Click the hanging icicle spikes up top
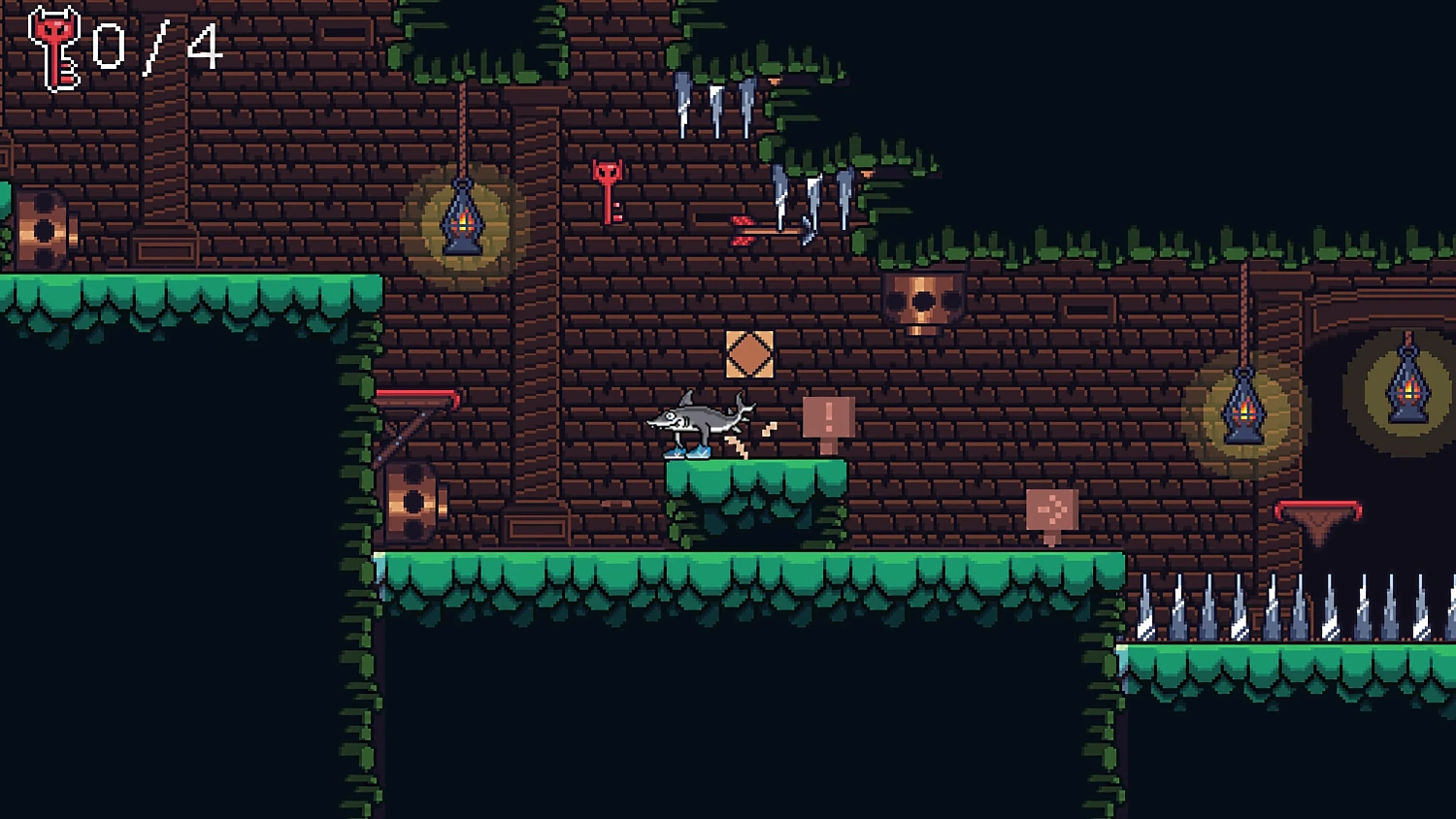1456x819 pixels. click(713, 101)
